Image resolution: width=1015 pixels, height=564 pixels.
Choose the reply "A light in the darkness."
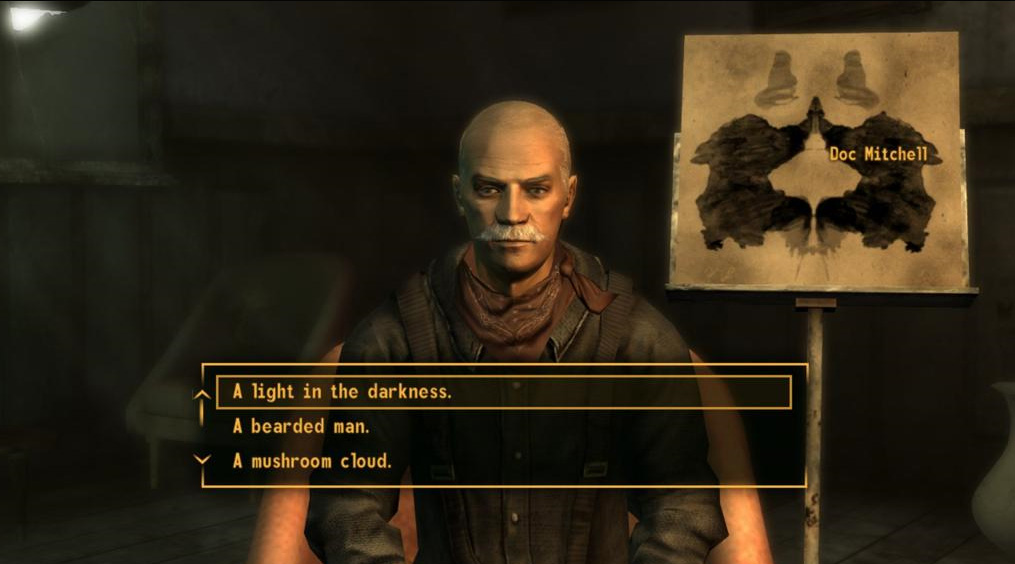point(342,392)
